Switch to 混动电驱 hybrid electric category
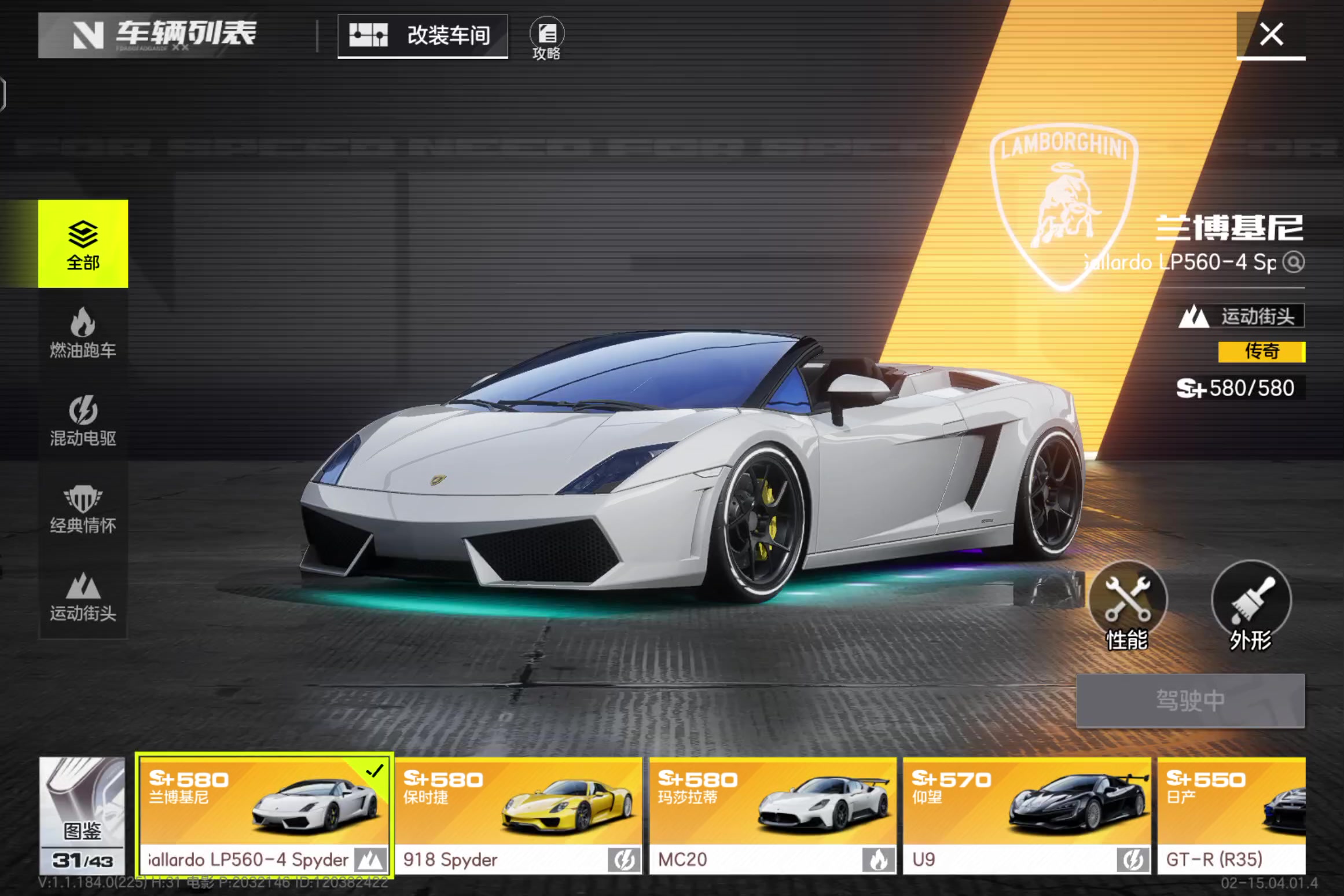Screen dimensions: 1344x896 [x=83, y=421]
